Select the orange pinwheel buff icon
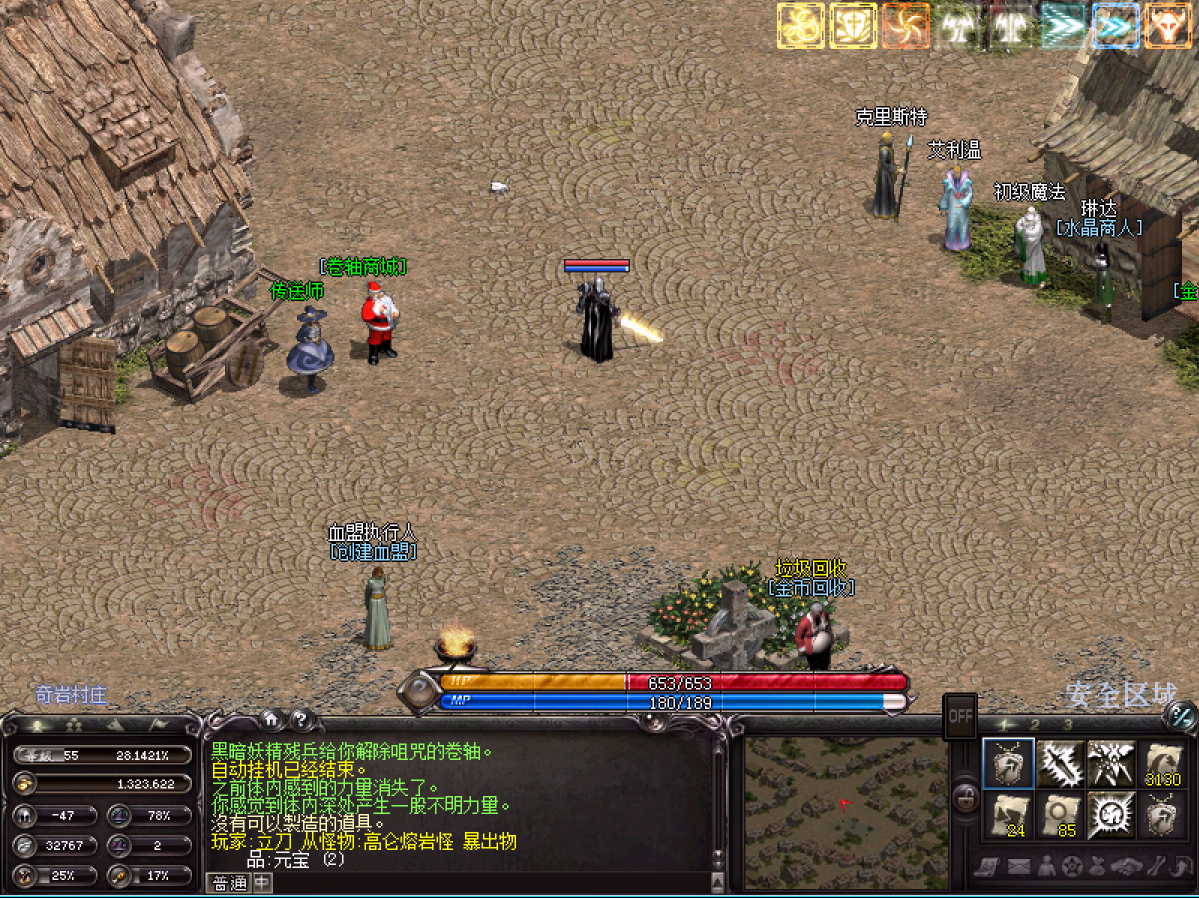1199x898 pixels. 905,26
